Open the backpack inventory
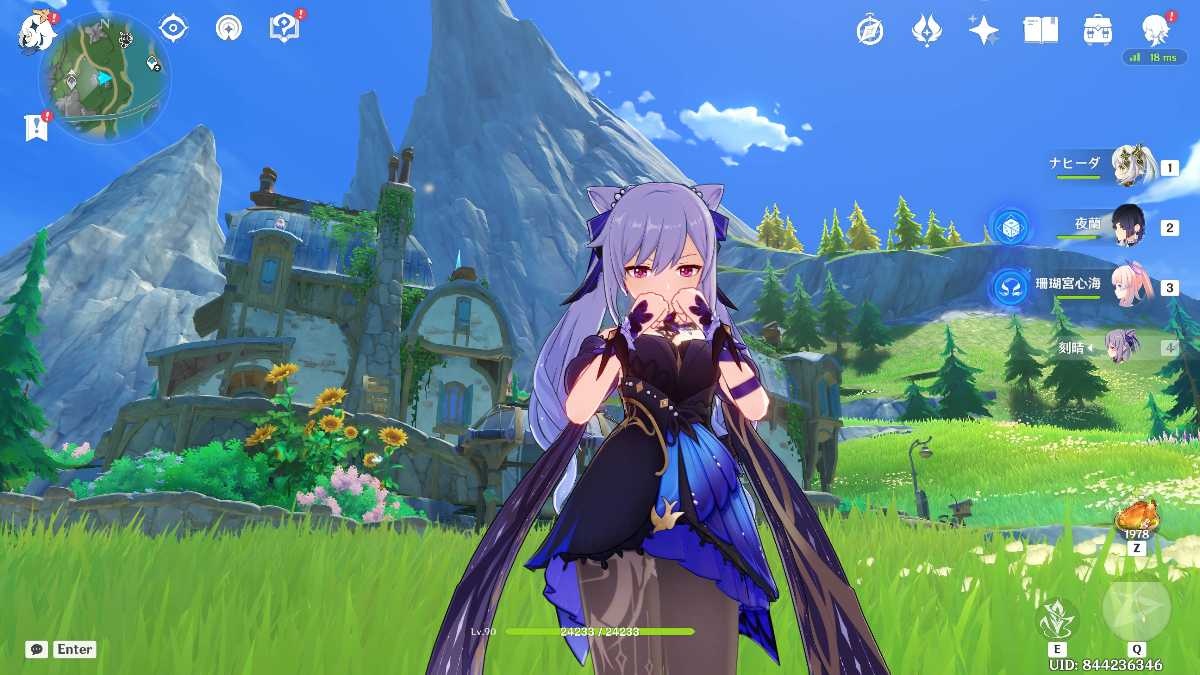Screen dimensions: 1200x675 (1098, 30)
